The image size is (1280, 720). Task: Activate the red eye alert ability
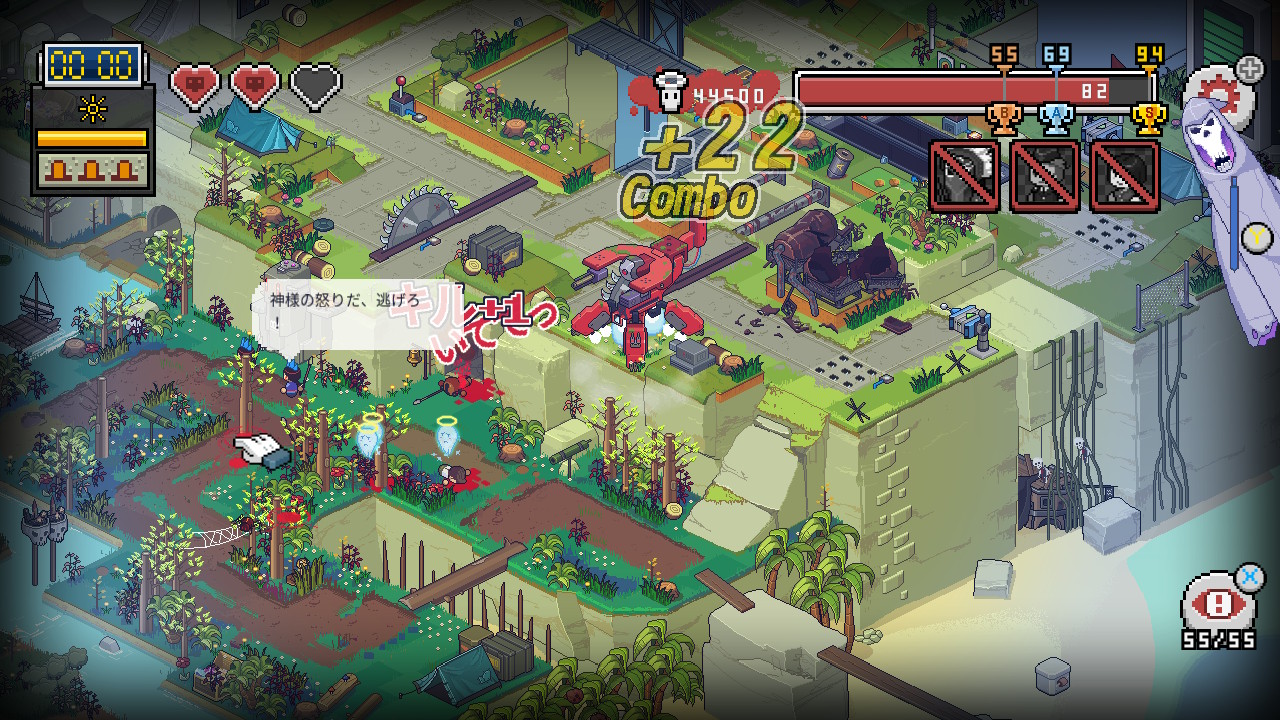pyautogui.click(x=1218, y=603)
